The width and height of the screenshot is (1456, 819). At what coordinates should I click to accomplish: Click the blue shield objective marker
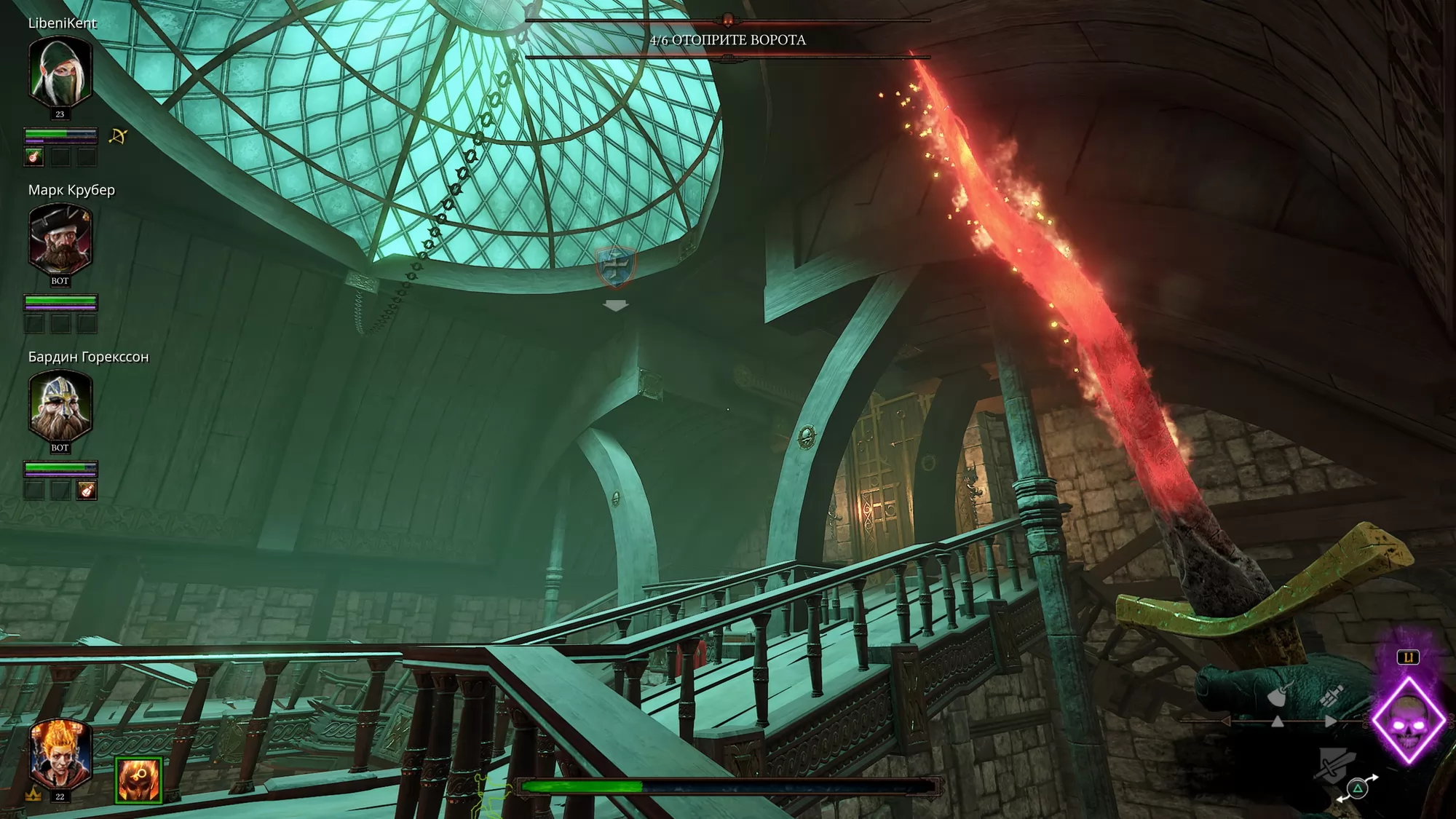click(x=616, y=266)
